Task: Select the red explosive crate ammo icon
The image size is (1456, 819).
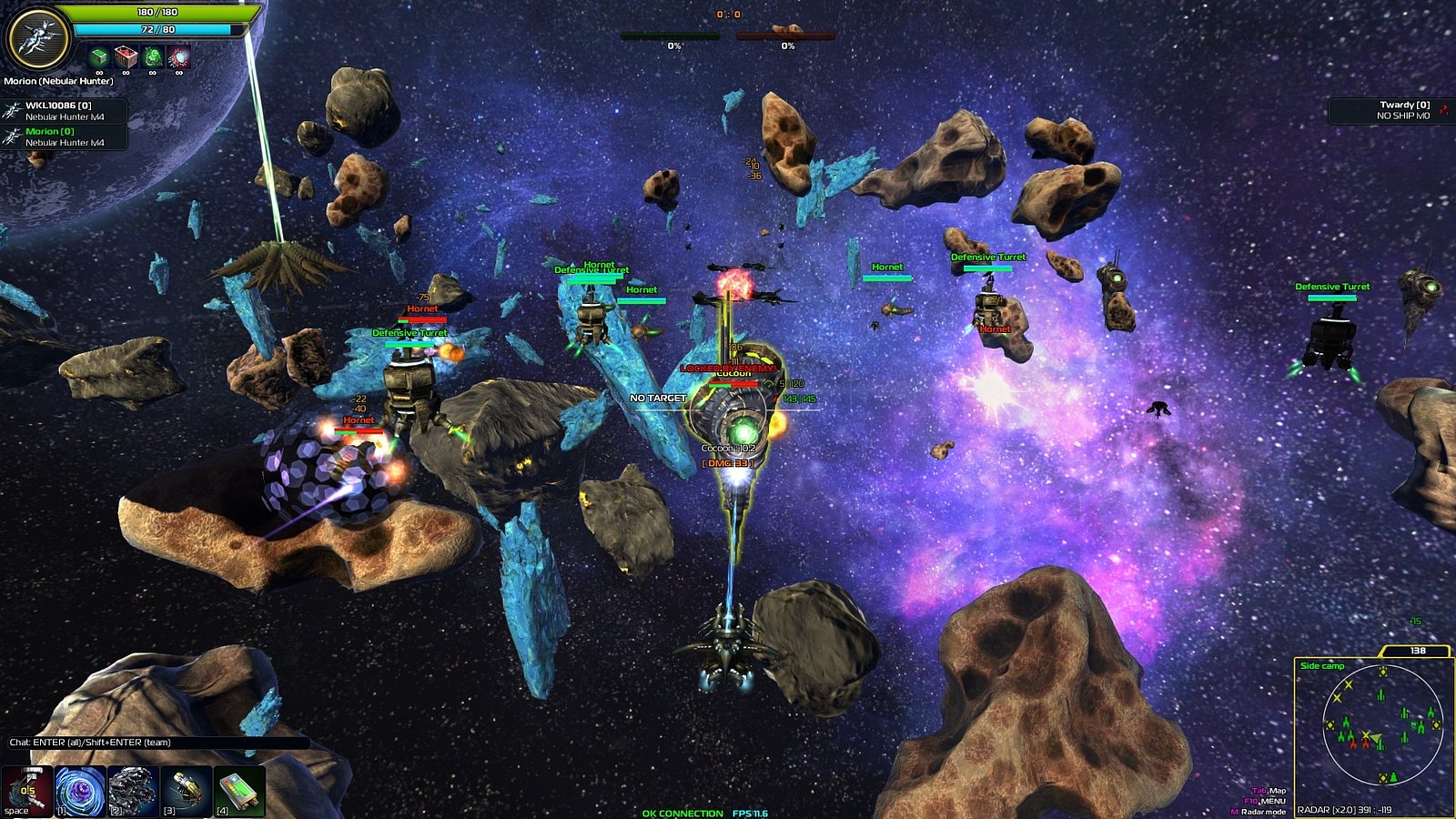Action: (x=126, y=56)
